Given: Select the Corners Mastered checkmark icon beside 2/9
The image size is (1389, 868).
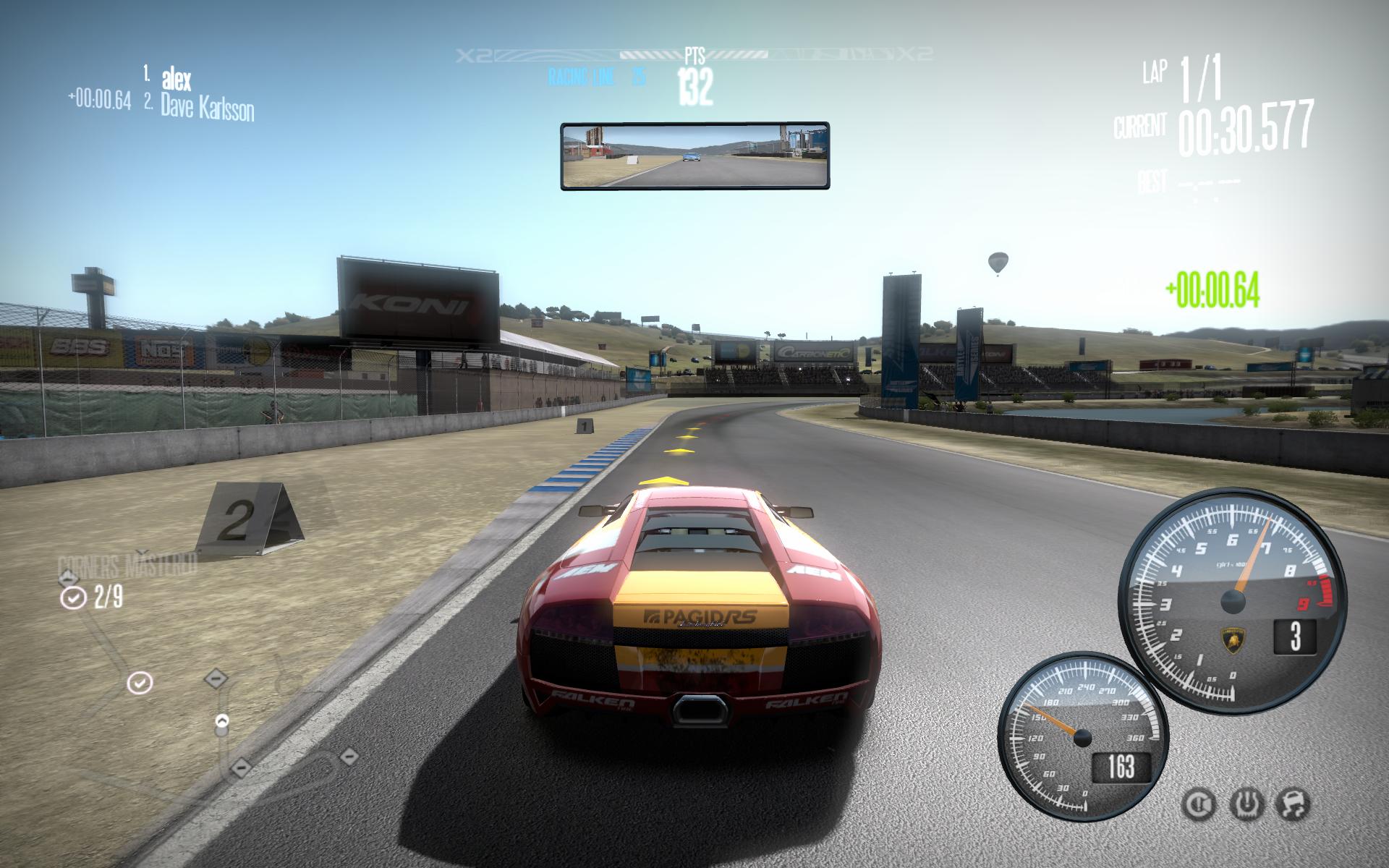Looking at the screenshot, I should point(73,597).
